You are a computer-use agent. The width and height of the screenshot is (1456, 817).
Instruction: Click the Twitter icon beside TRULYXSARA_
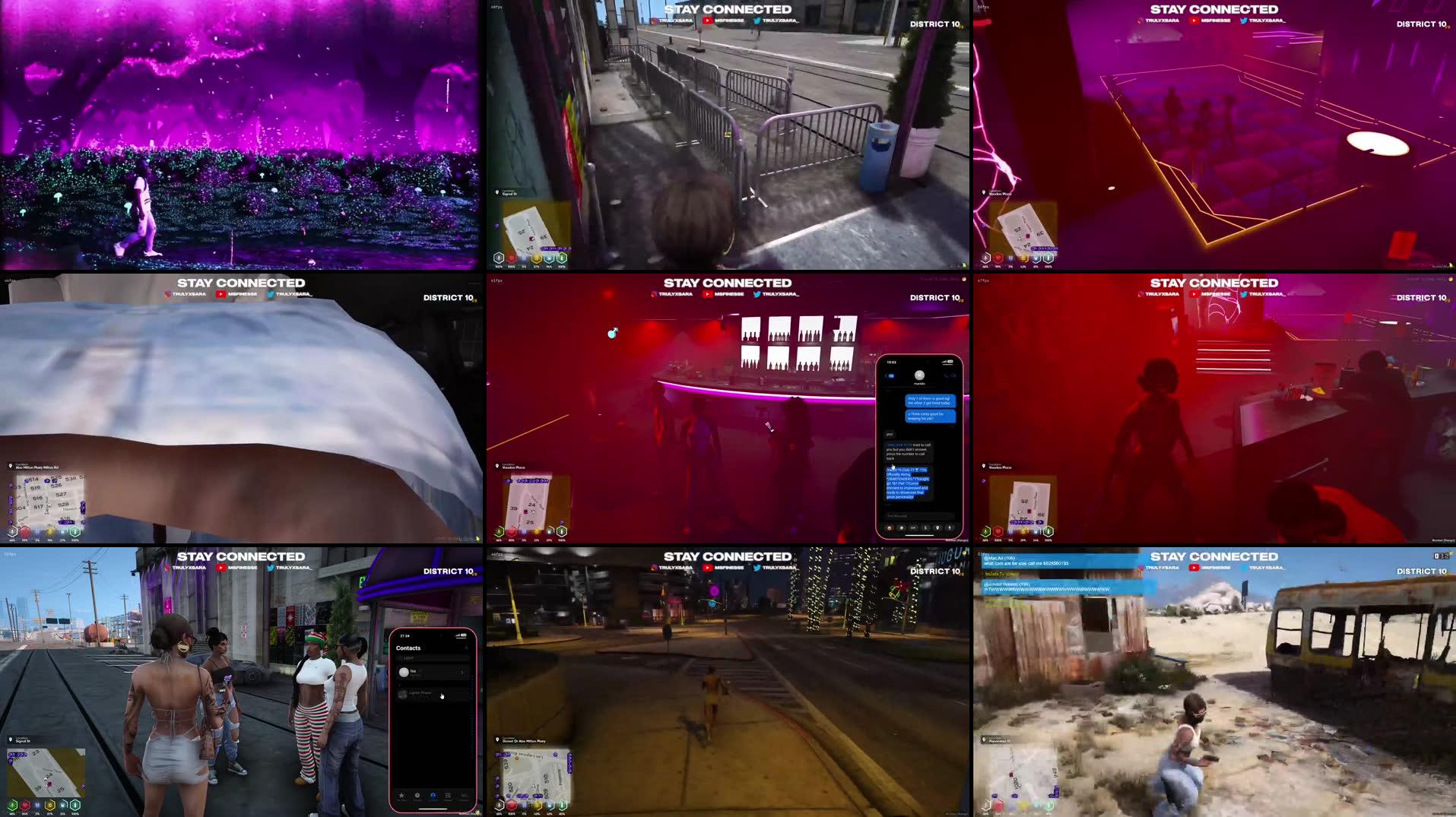click(x=757, y=21)
